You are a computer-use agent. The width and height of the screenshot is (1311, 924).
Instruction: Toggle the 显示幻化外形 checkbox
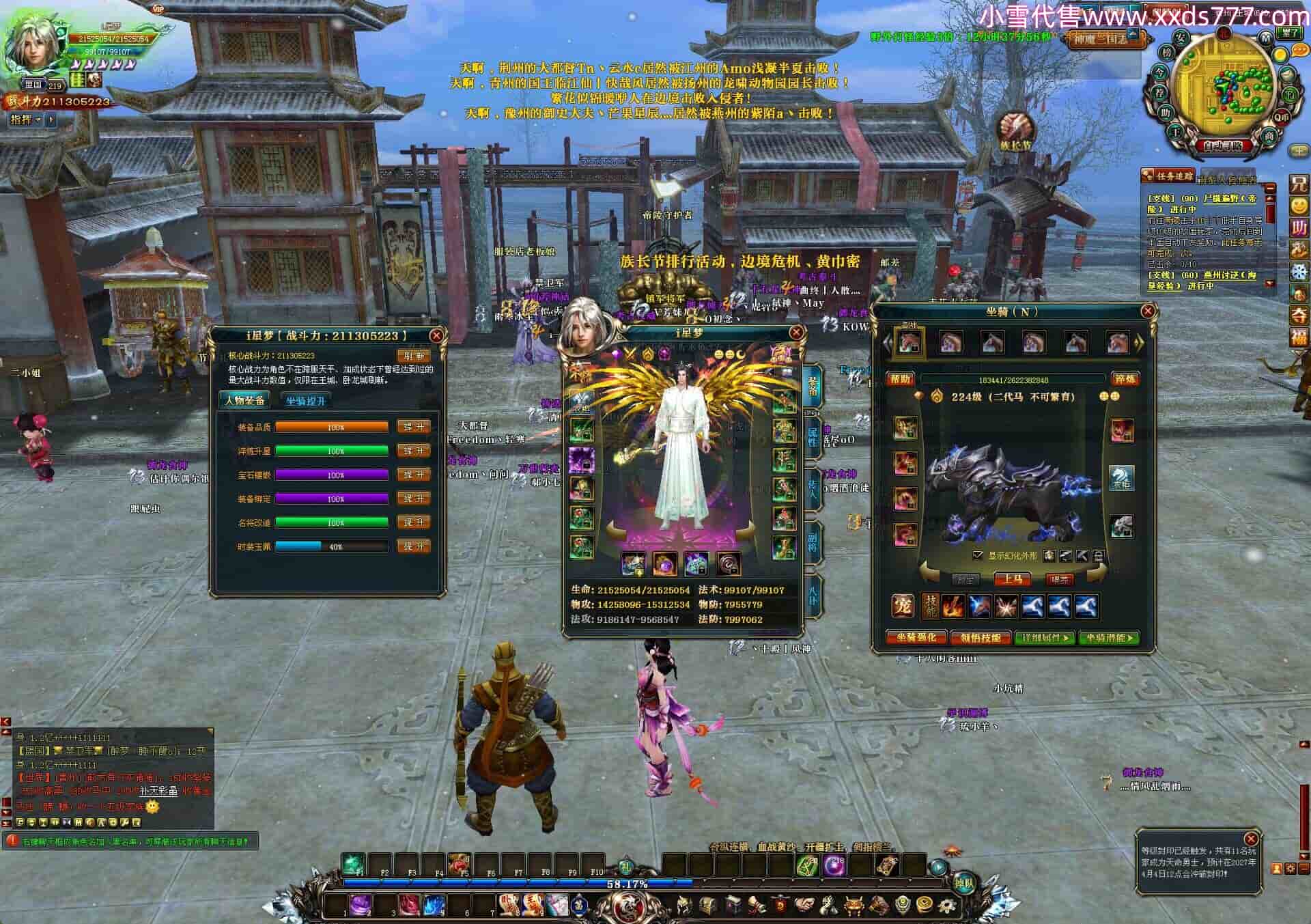pyautogui.click(x=978, y=555)
